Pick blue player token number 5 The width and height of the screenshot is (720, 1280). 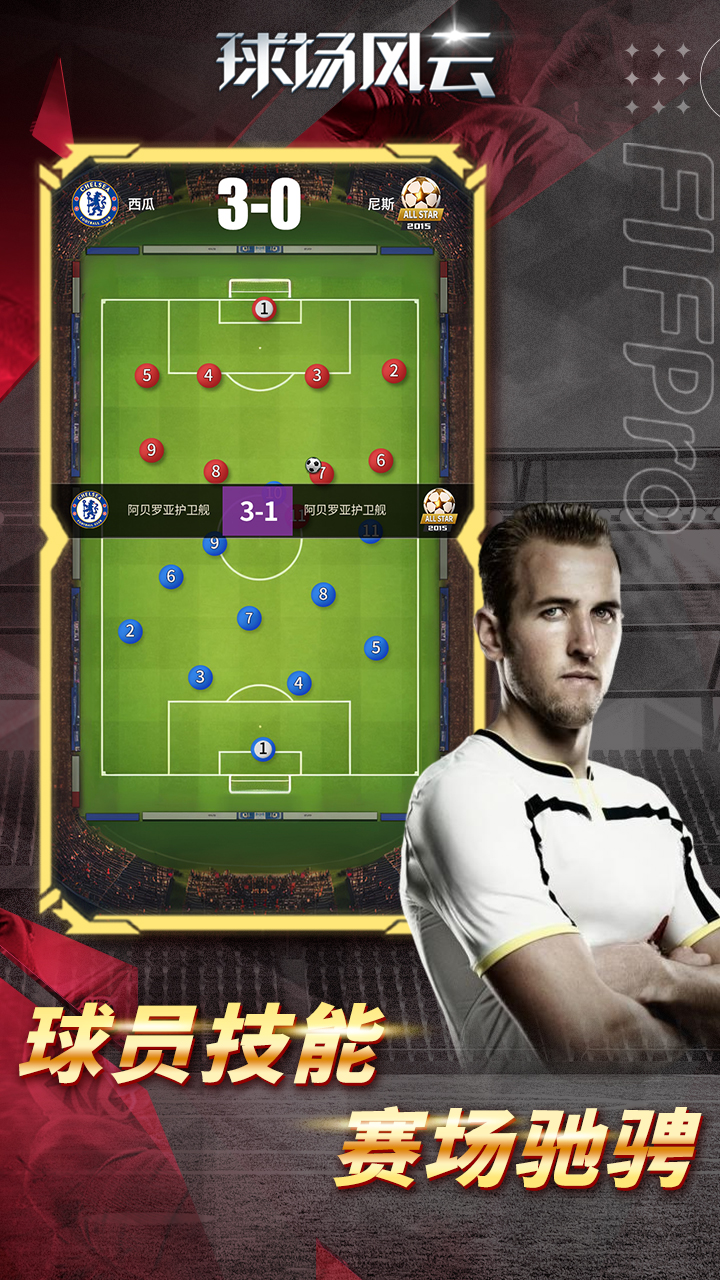(x=376, y=648)
